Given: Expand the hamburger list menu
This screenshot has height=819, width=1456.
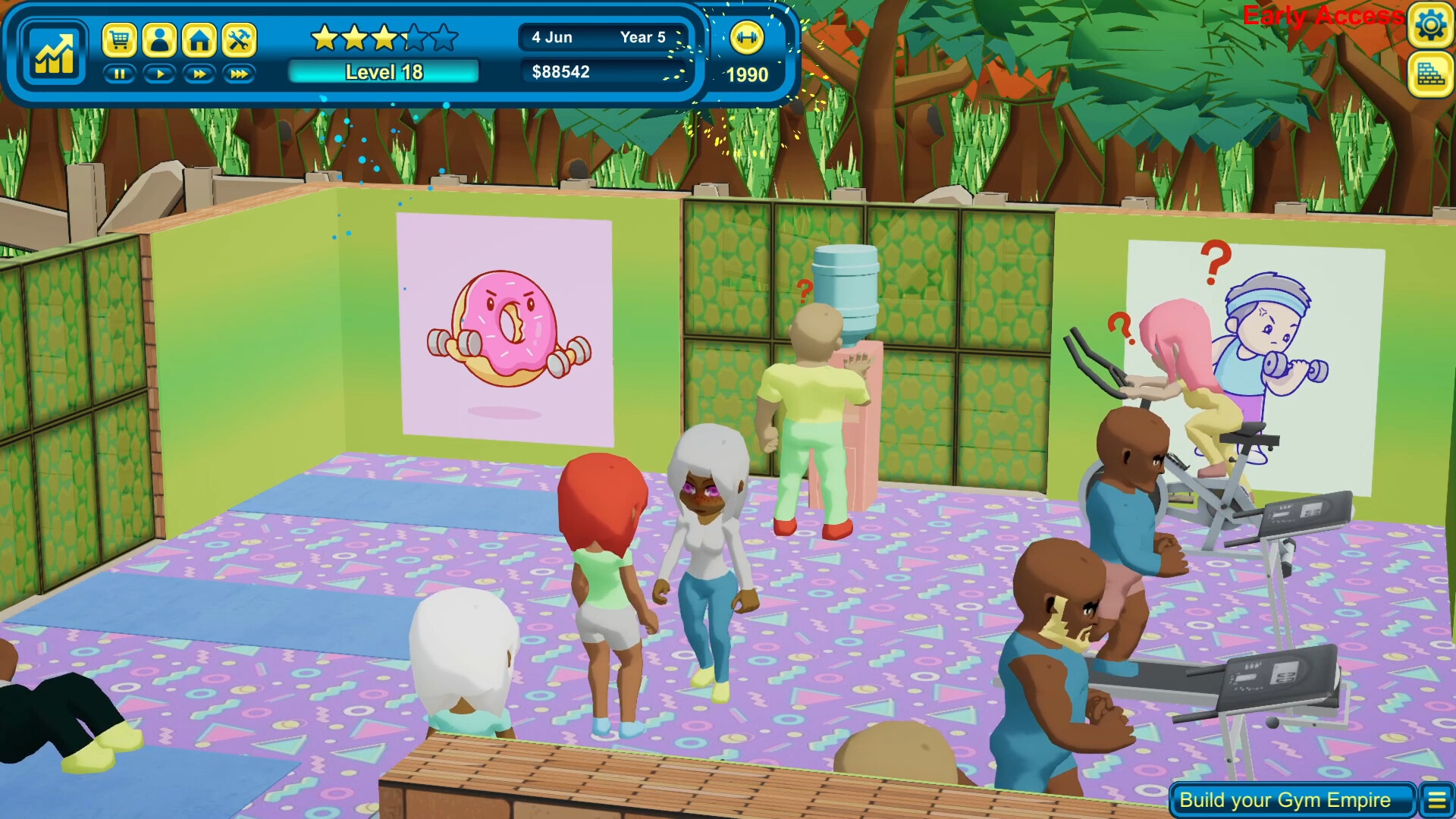Looking at the screenshot, I should tap(1437, 800).
